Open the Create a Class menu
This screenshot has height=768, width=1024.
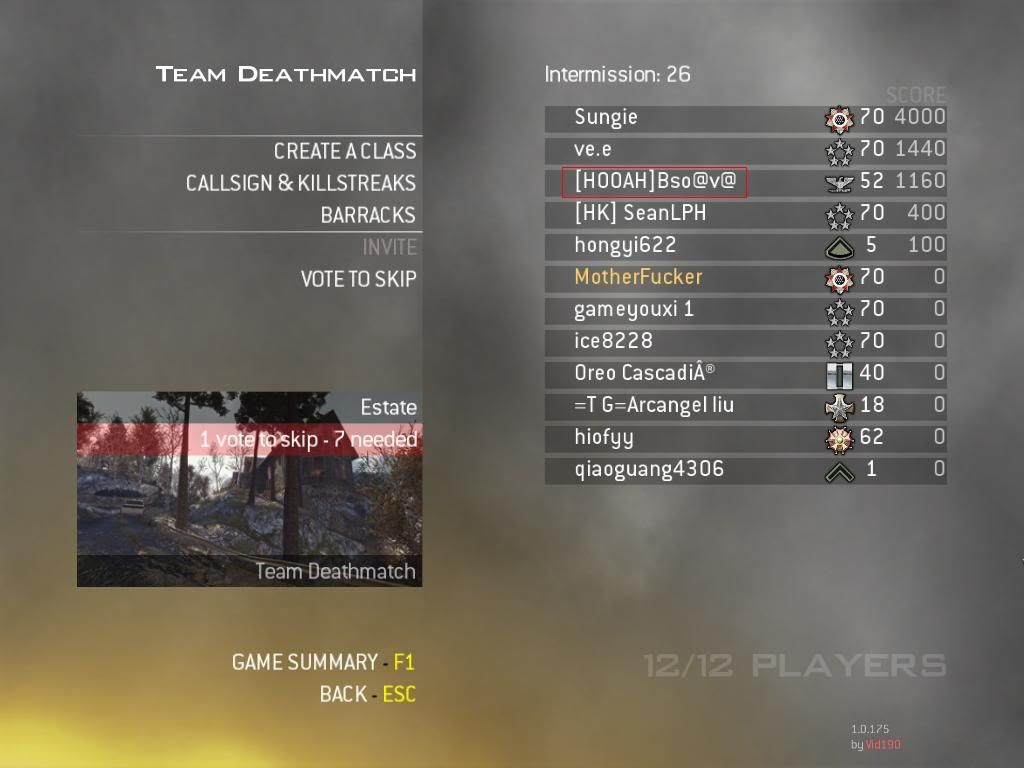pyautogui.click(x=344, y=151)
